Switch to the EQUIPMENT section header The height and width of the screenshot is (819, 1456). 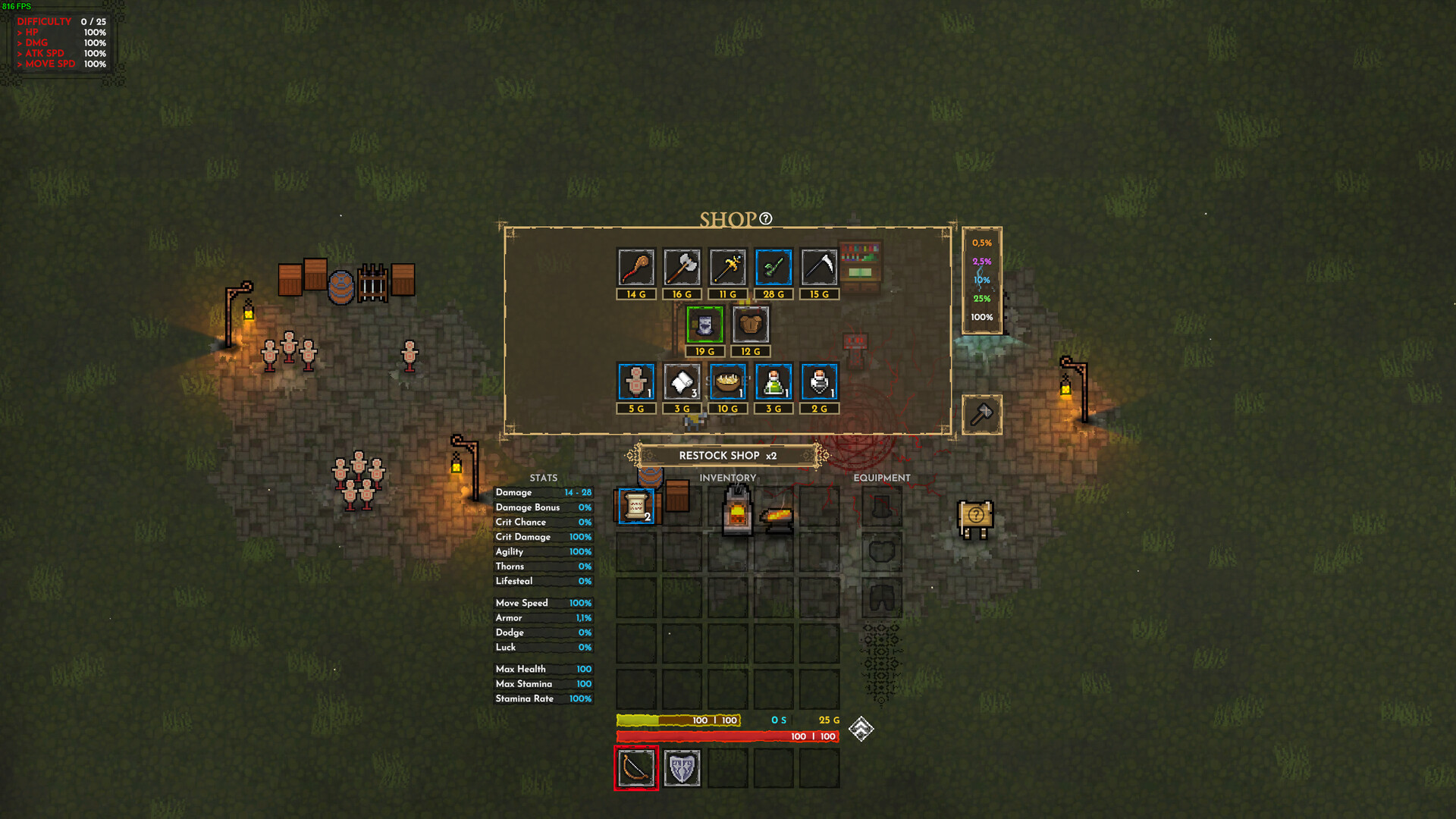coord(882,478)
